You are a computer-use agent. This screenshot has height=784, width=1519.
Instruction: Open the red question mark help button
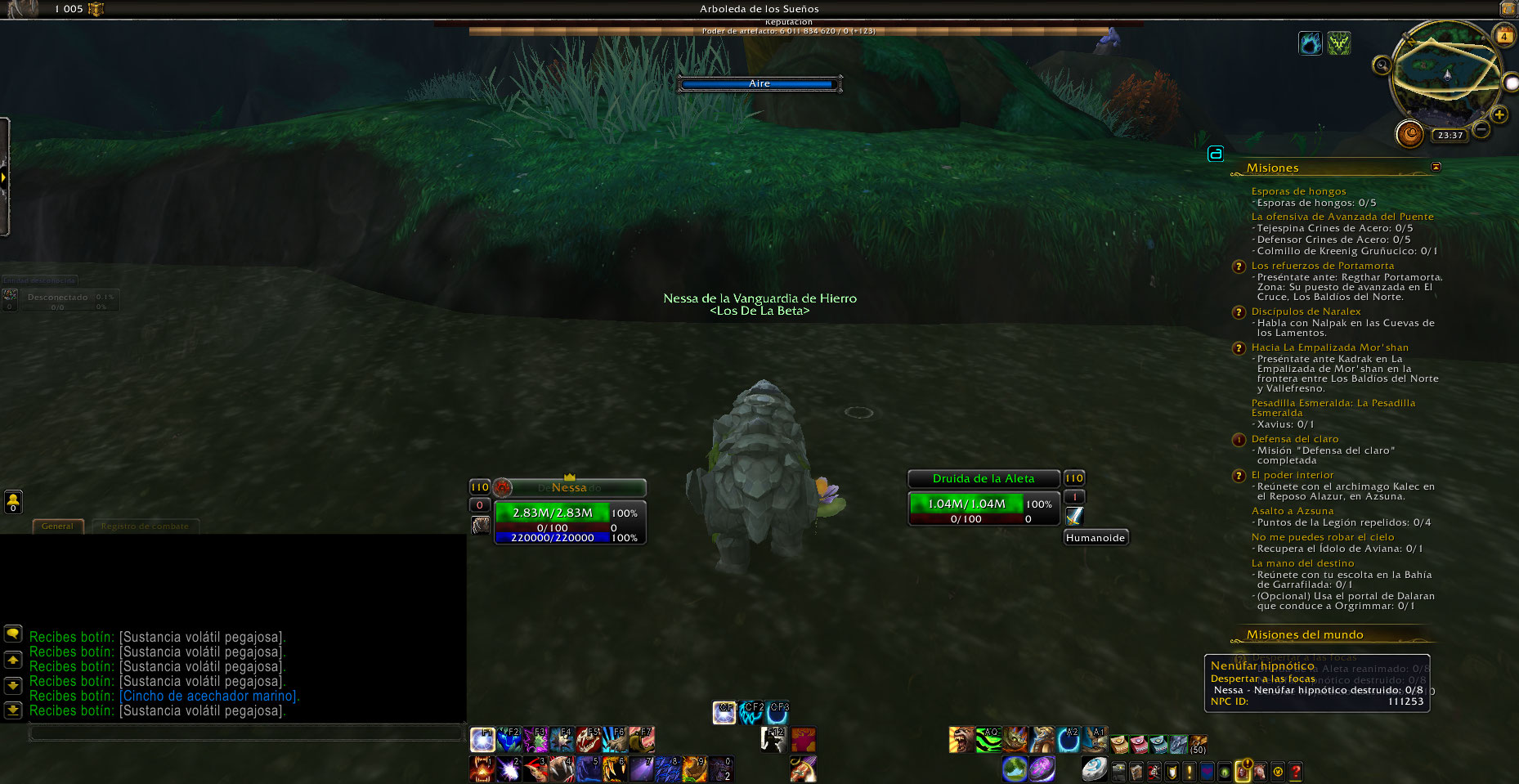(1295, 771)
